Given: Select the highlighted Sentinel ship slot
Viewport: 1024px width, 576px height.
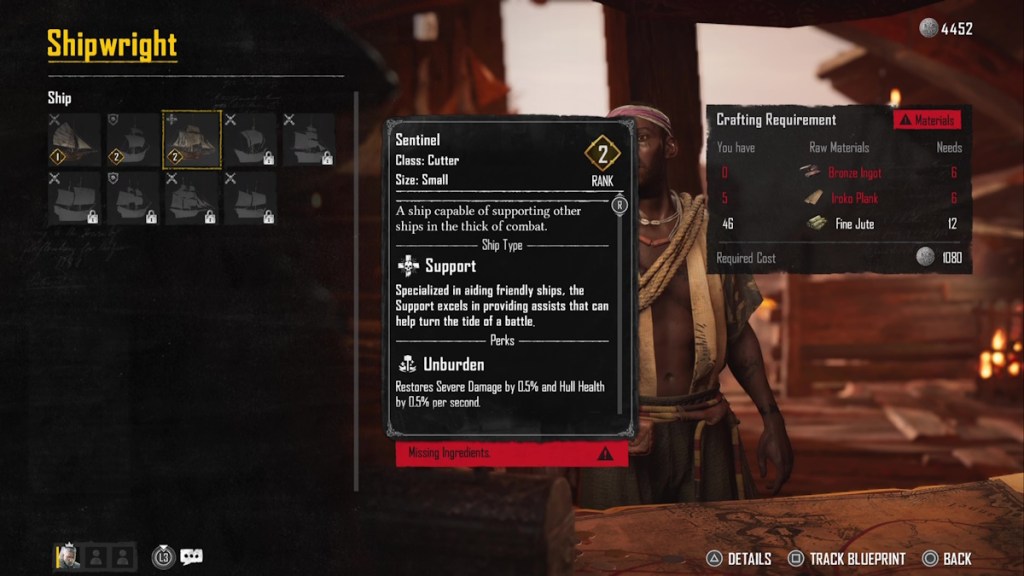Looking at the screenshot, I should [192, 139].
